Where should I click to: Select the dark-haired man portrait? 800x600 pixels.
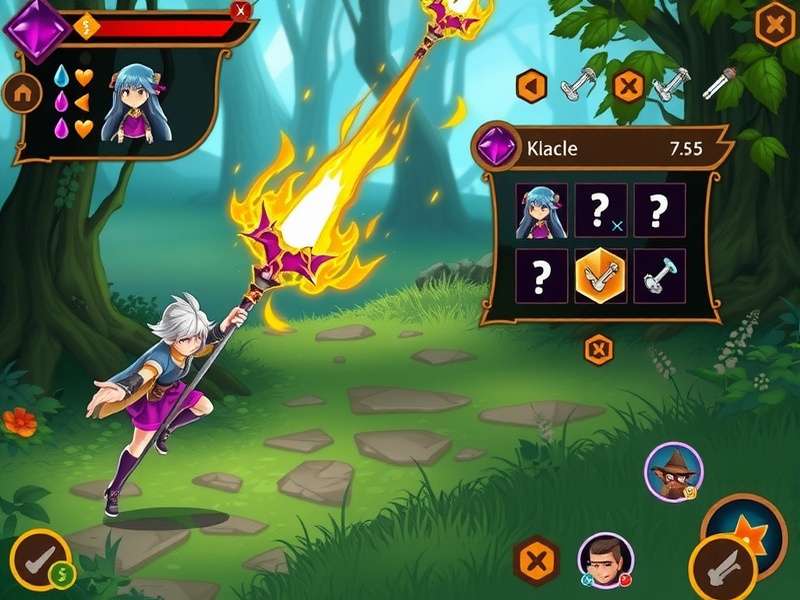[x=605, y=560]
